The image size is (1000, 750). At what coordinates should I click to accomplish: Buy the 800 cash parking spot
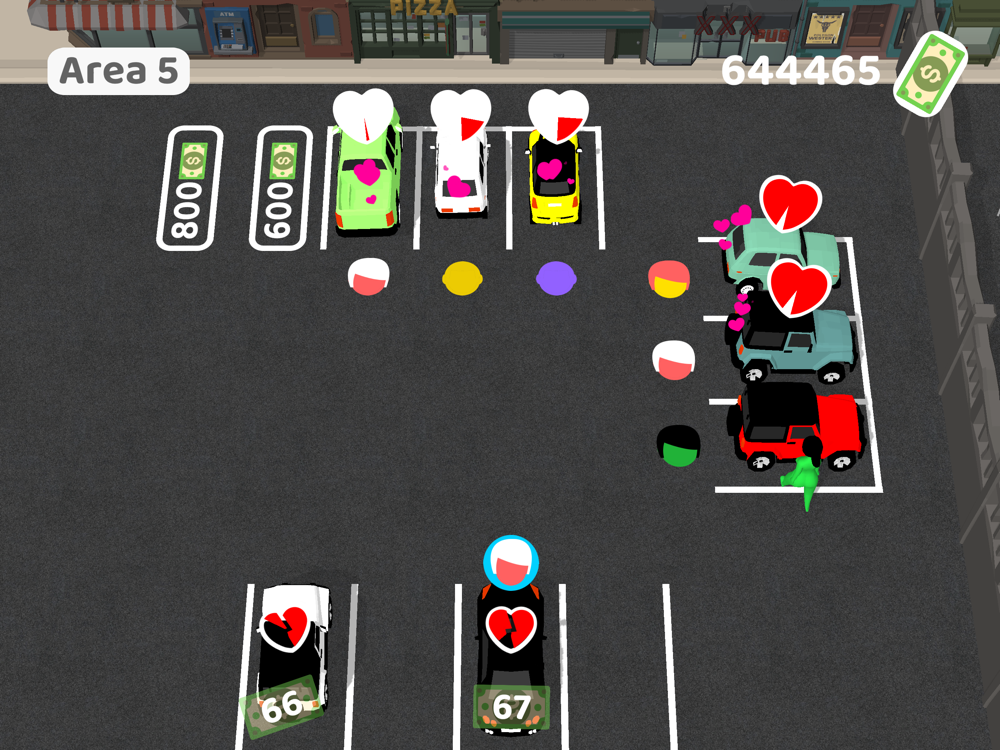(x=188, y=188)
